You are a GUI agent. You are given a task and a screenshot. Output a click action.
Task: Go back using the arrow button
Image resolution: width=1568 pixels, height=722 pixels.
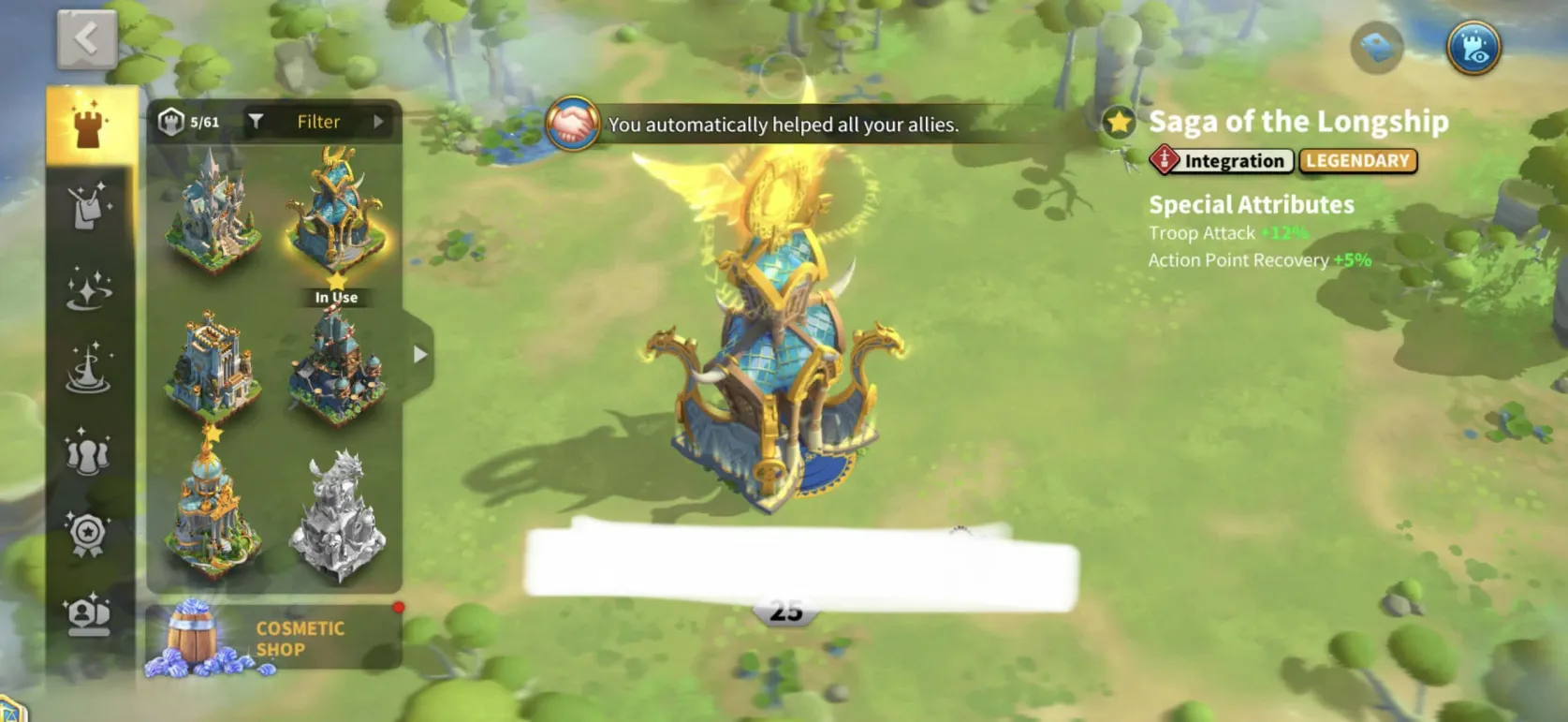click(86, 39)
